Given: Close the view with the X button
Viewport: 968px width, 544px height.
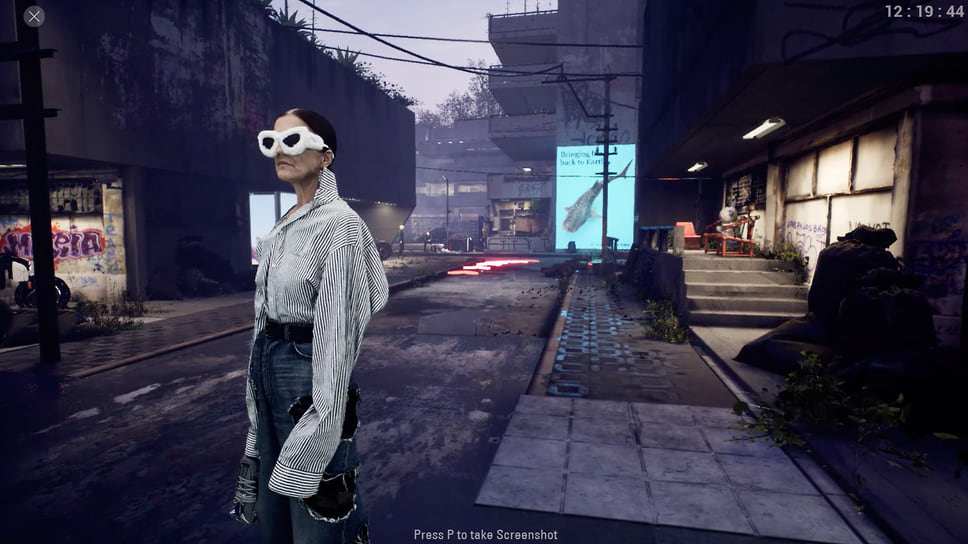Looking at the screenshot, I should [34, 16].
